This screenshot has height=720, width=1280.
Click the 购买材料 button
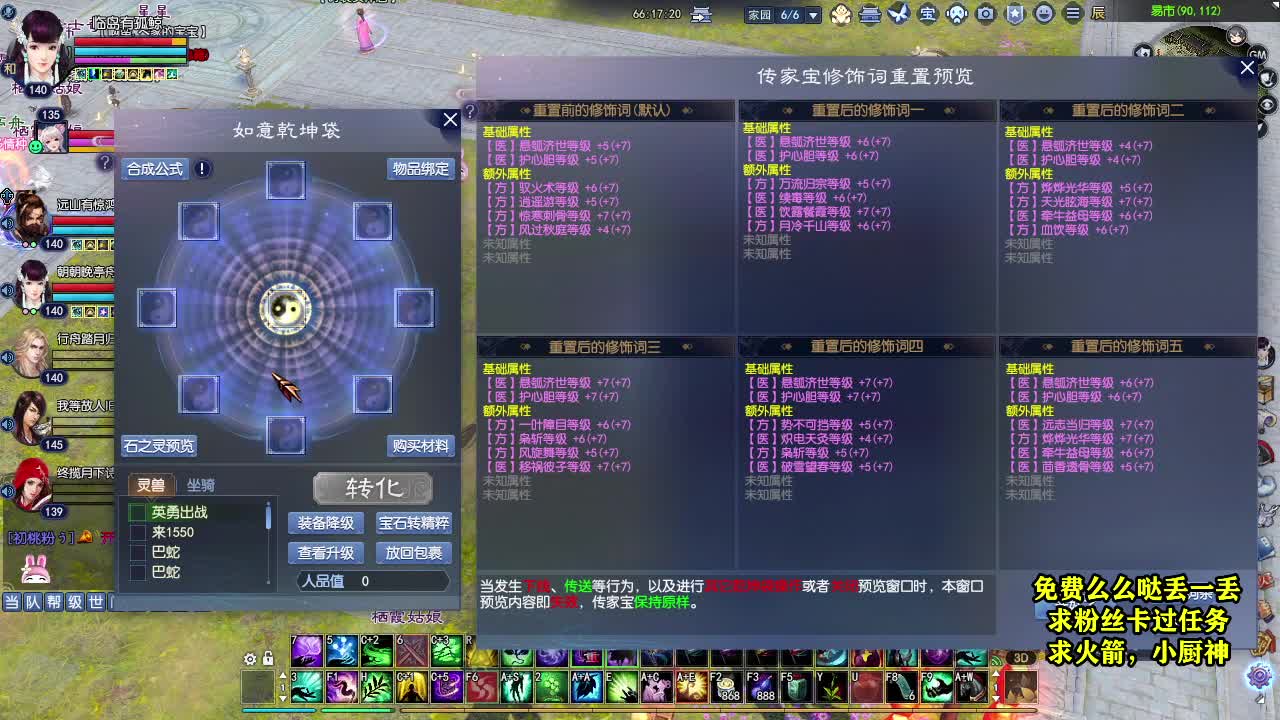[x=420, y=446]
